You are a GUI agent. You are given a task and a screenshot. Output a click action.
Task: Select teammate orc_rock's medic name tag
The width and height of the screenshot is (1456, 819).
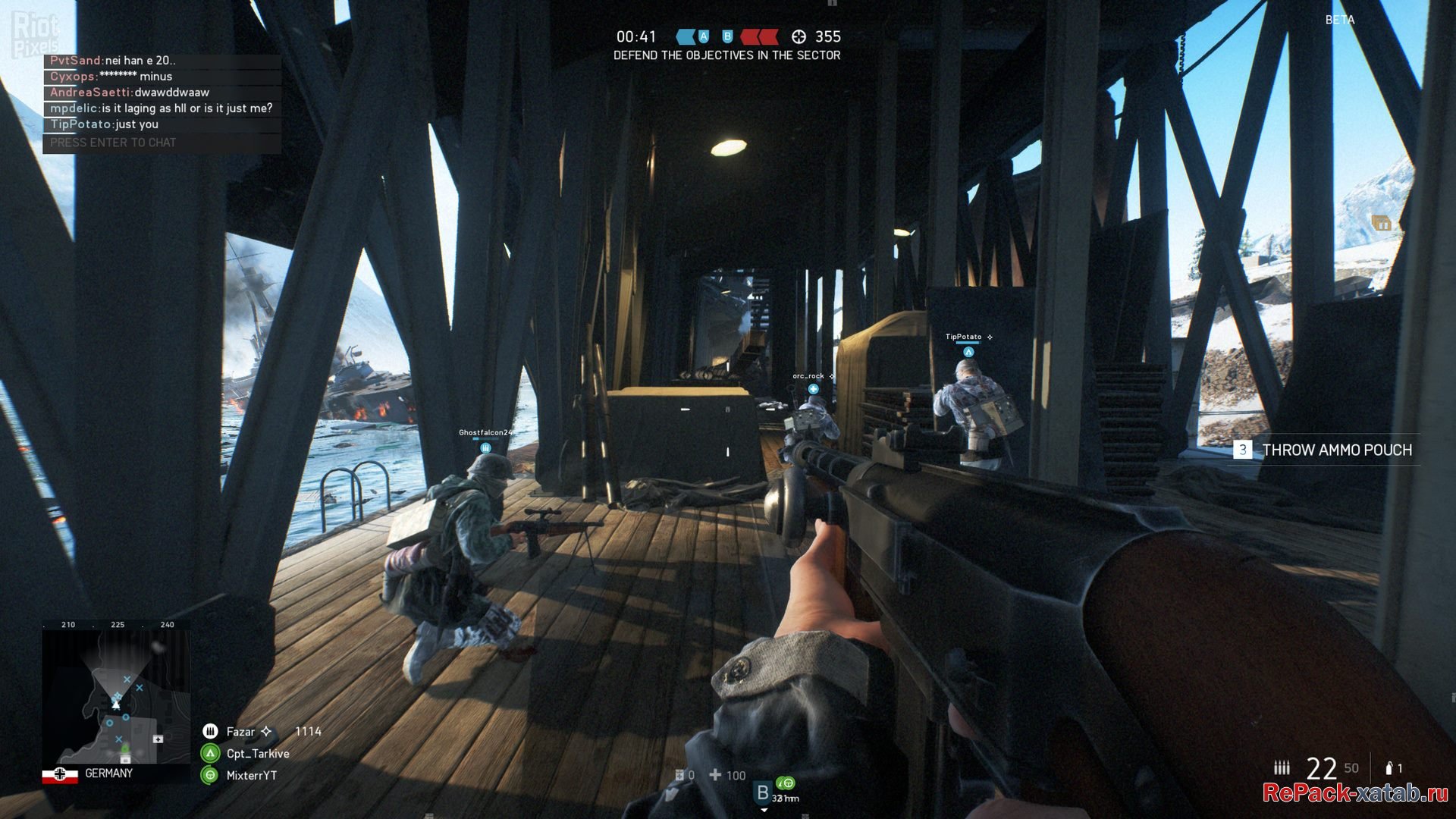808,376
